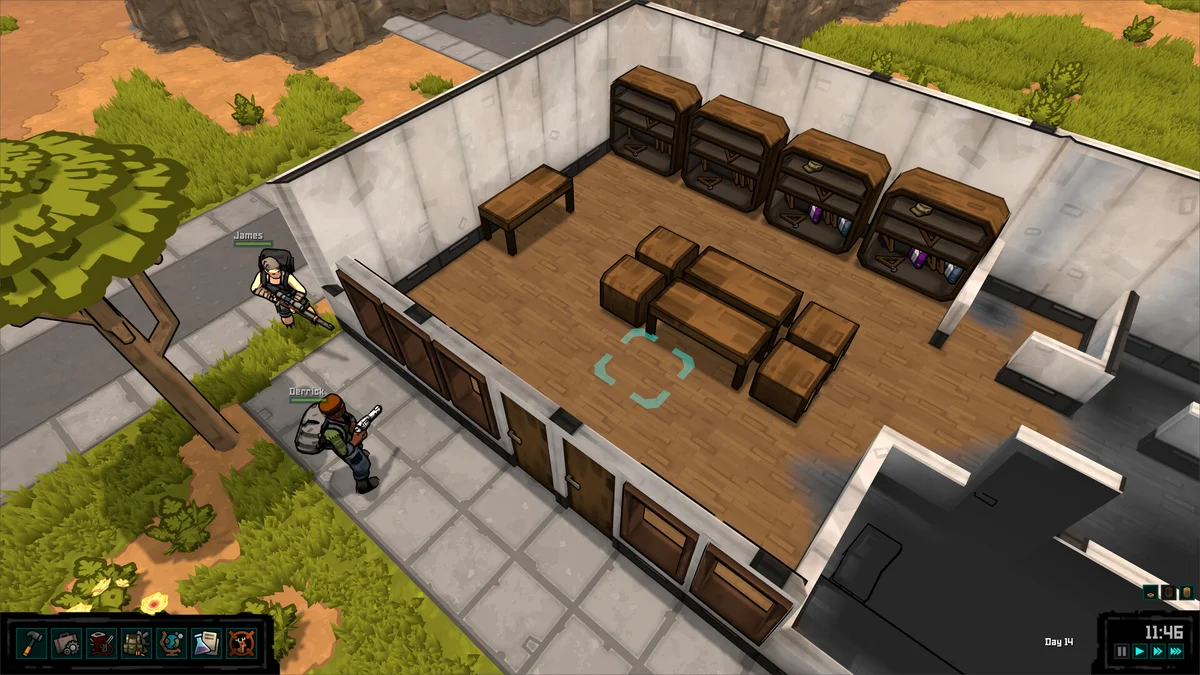Select the deer crosshair hunting icon
Viewport: 1200px width, 675px height.
pyautogui.click(x=241, y=642)
